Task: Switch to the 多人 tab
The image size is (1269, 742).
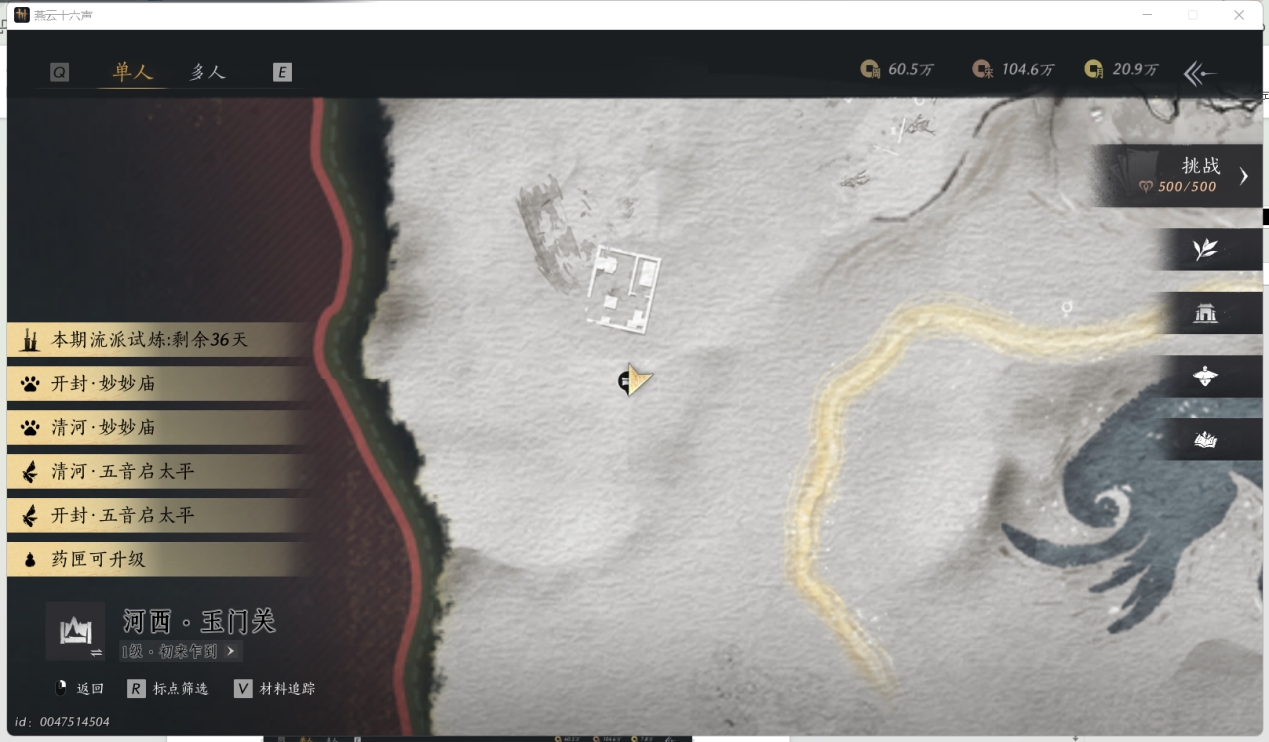Action: pyautogui.click(x=207, y=72)
